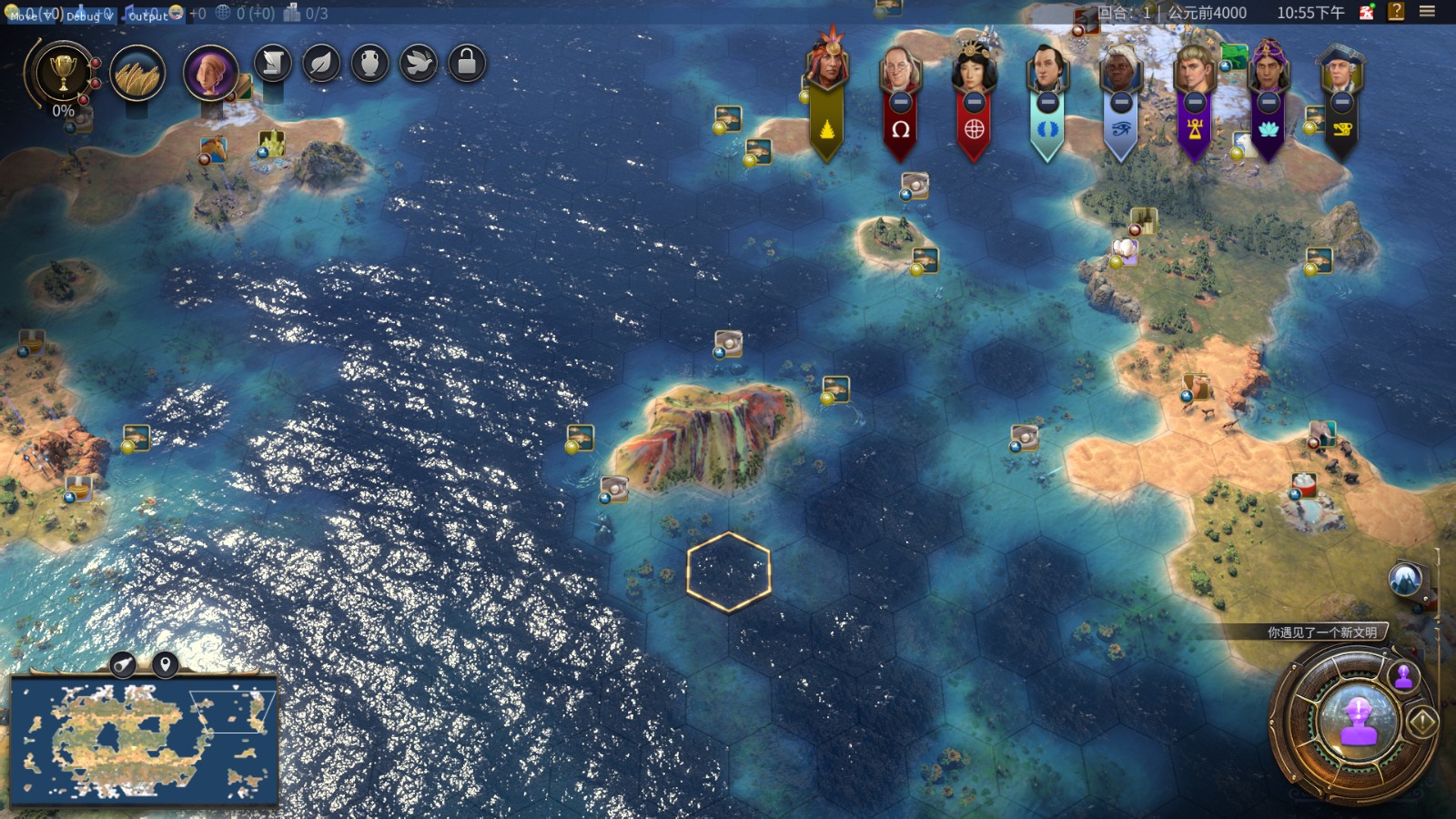Viewport: 1456px width, 819px height.
Task: Open the Move debug dropdown
Action: tap(31, 15)
